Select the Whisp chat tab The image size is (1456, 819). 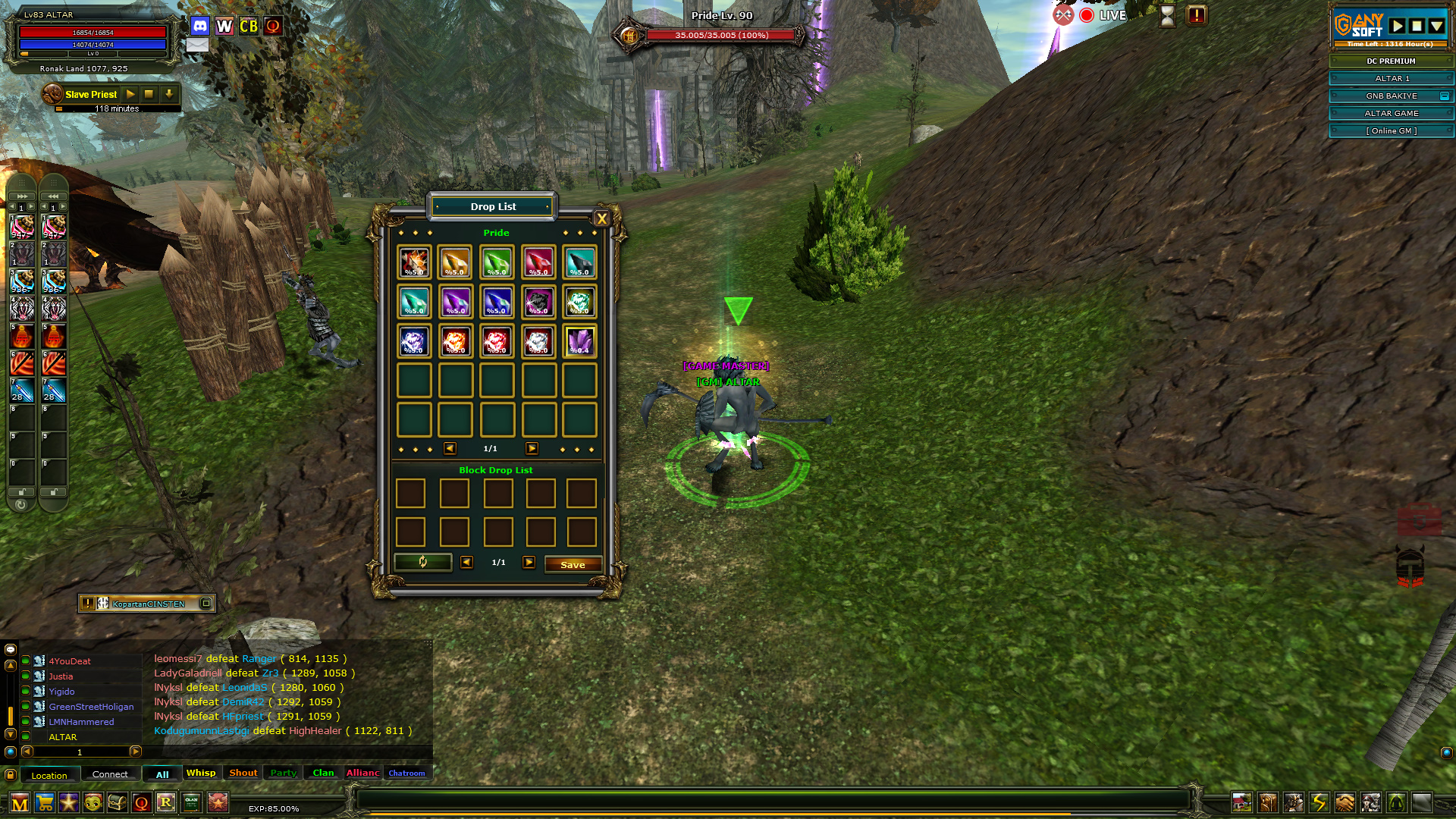pos(201,773)
